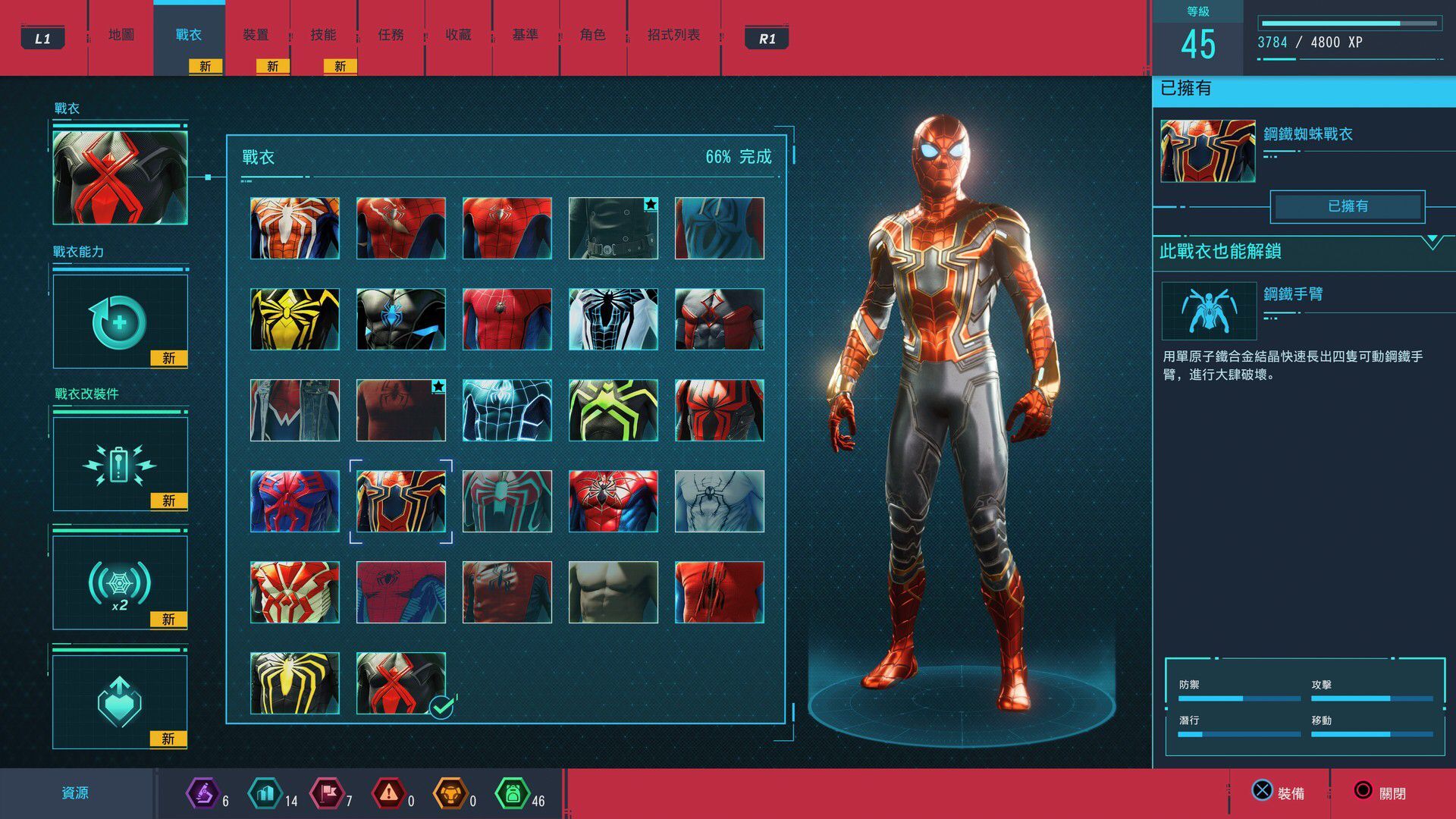
Task: Open the 裝置 tab
Action: [256, 35]
